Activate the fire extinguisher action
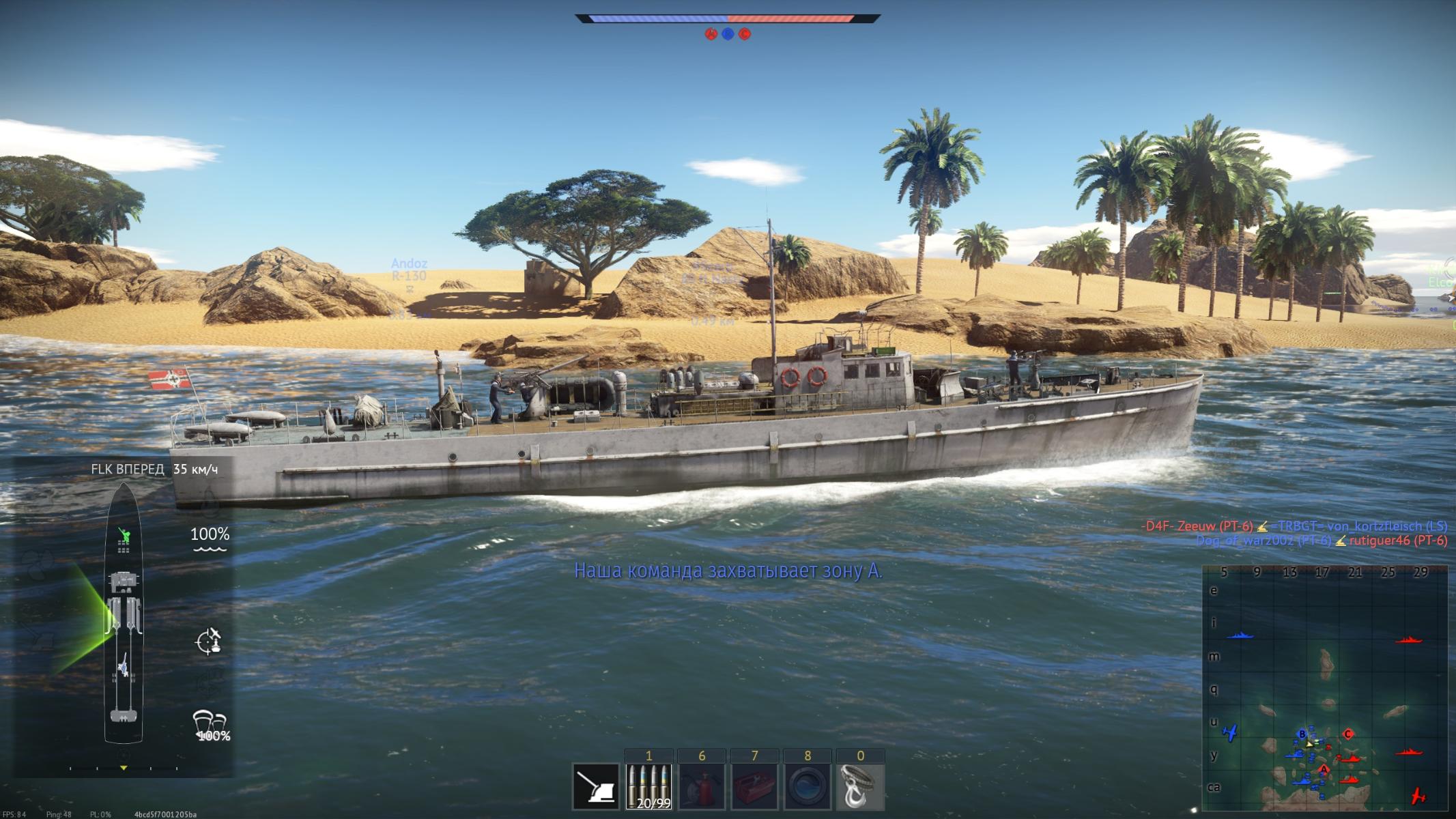The width and height of the screenshot is (1456, 819). pos(702,786)
